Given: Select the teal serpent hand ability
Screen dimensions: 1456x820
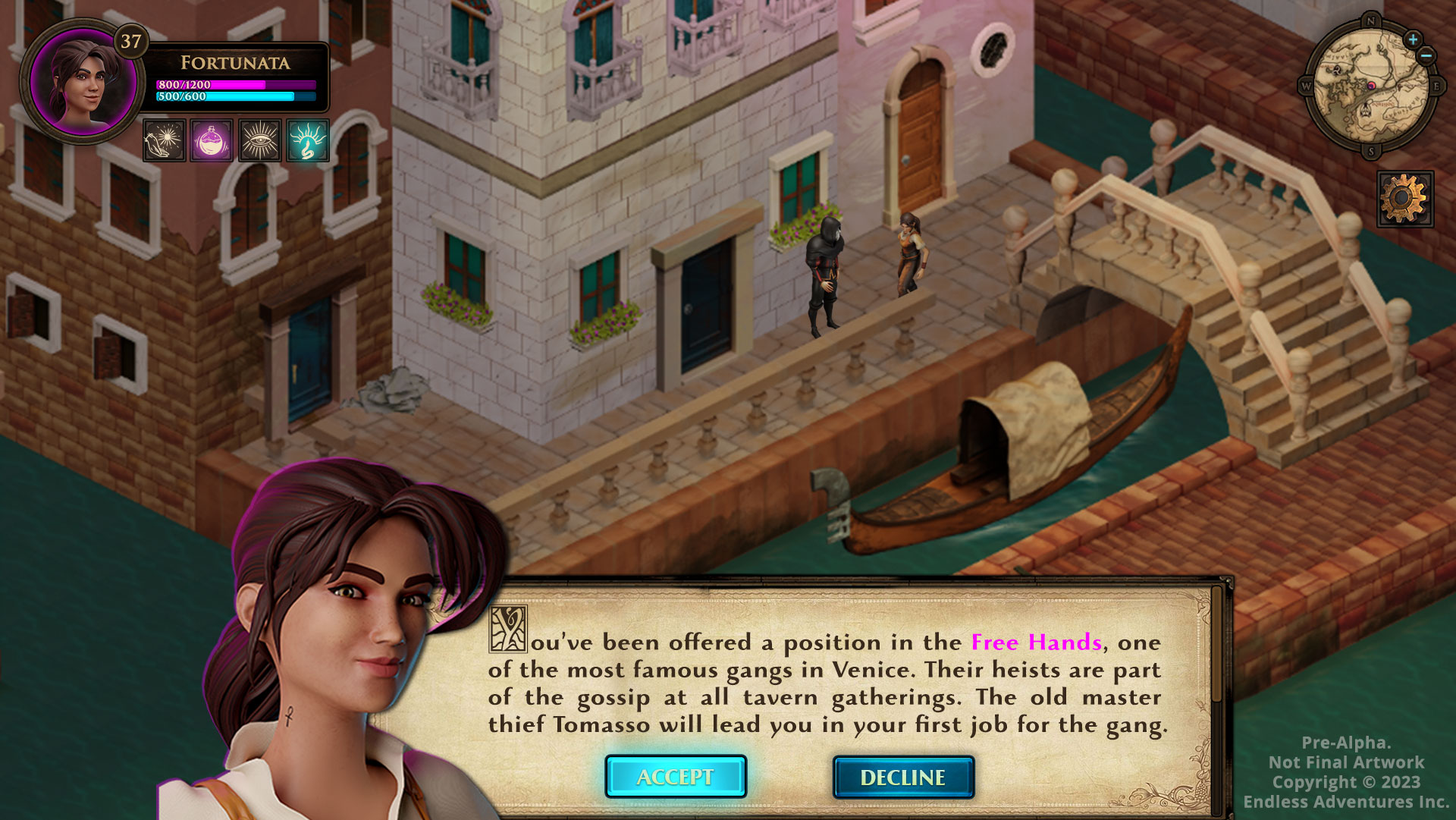Looking at the screenshot, I should [307, 140].
